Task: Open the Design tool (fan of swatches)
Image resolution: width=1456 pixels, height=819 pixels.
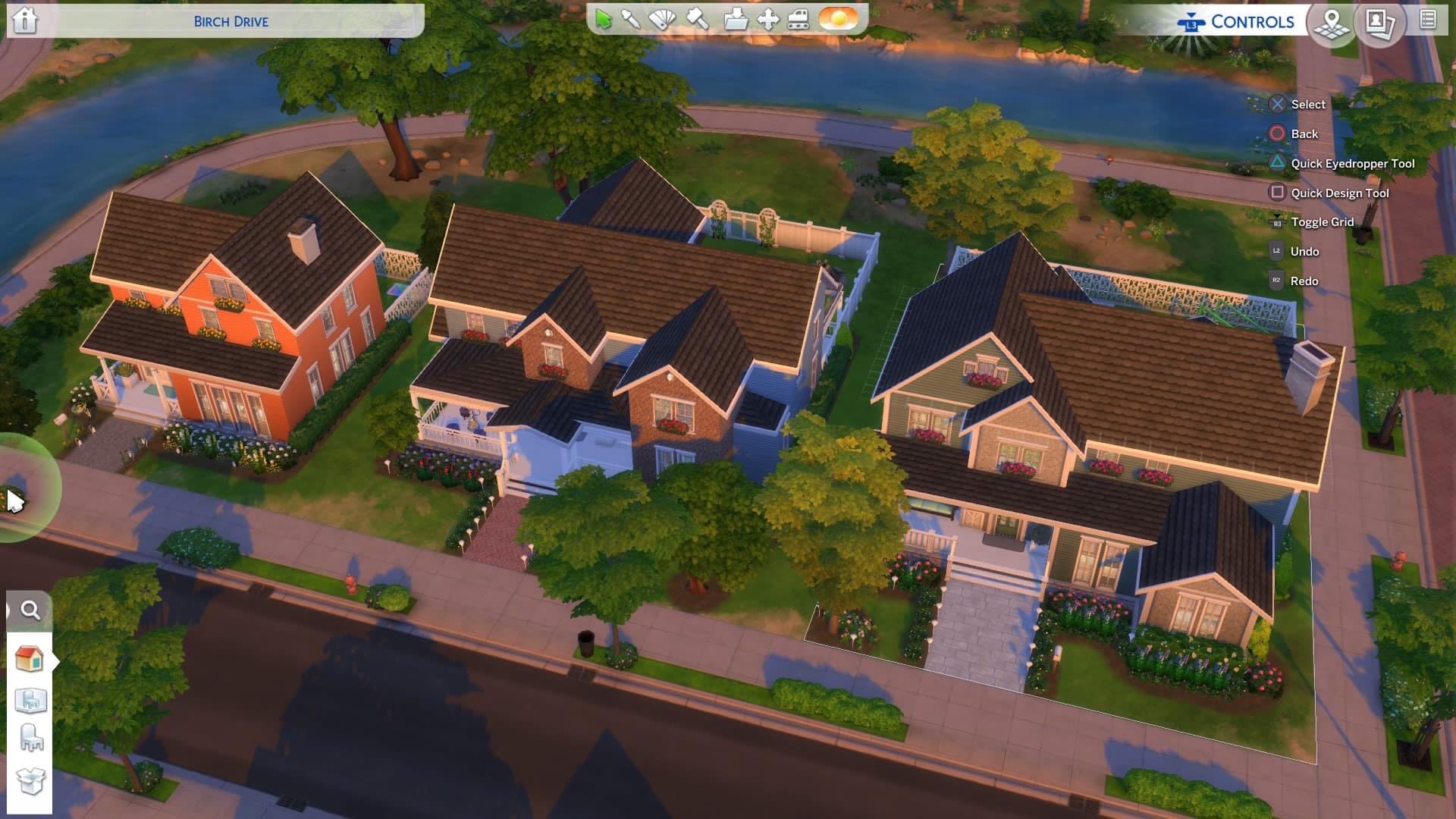Action: click(x=662, y=19)
